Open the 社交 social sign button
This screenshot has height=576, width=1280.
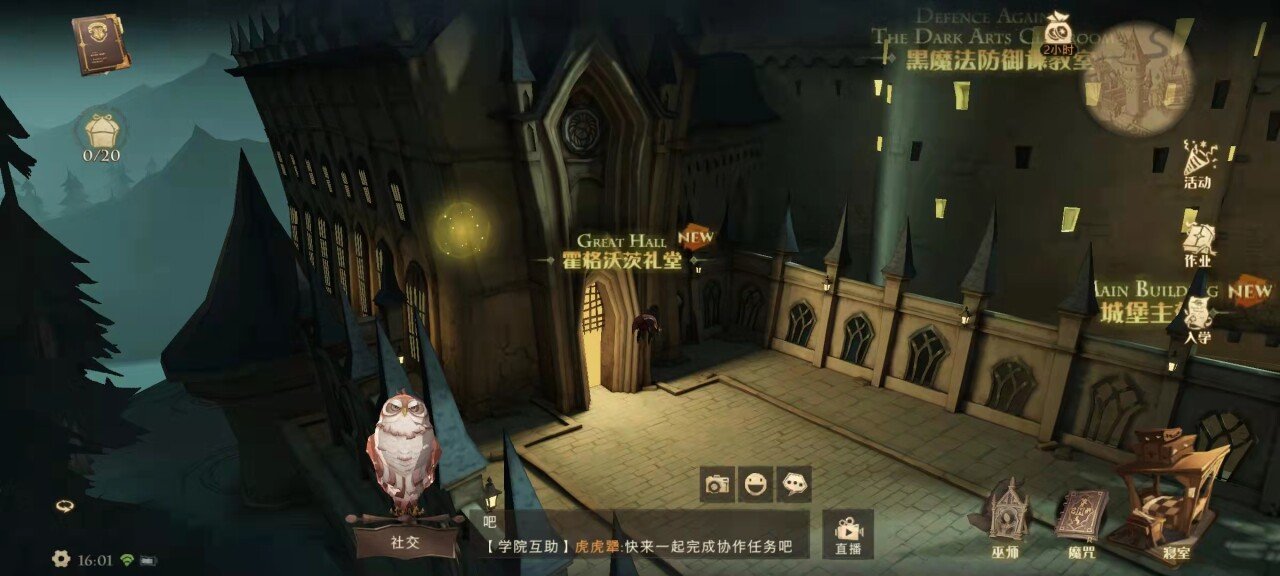[x=404, y=541]
